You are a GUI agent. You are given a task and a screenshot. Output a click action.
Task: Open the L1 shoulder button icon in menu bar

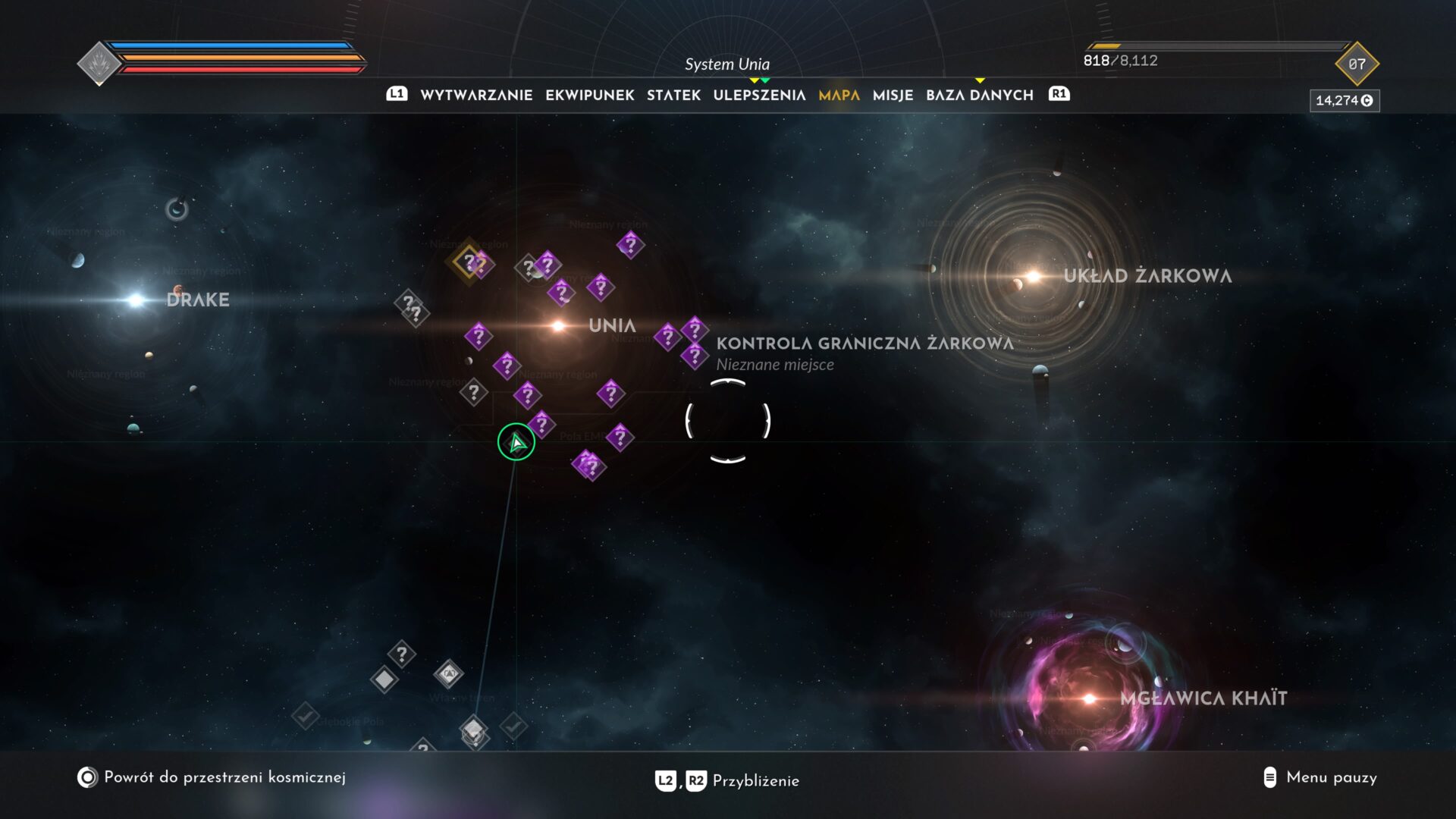397,95
